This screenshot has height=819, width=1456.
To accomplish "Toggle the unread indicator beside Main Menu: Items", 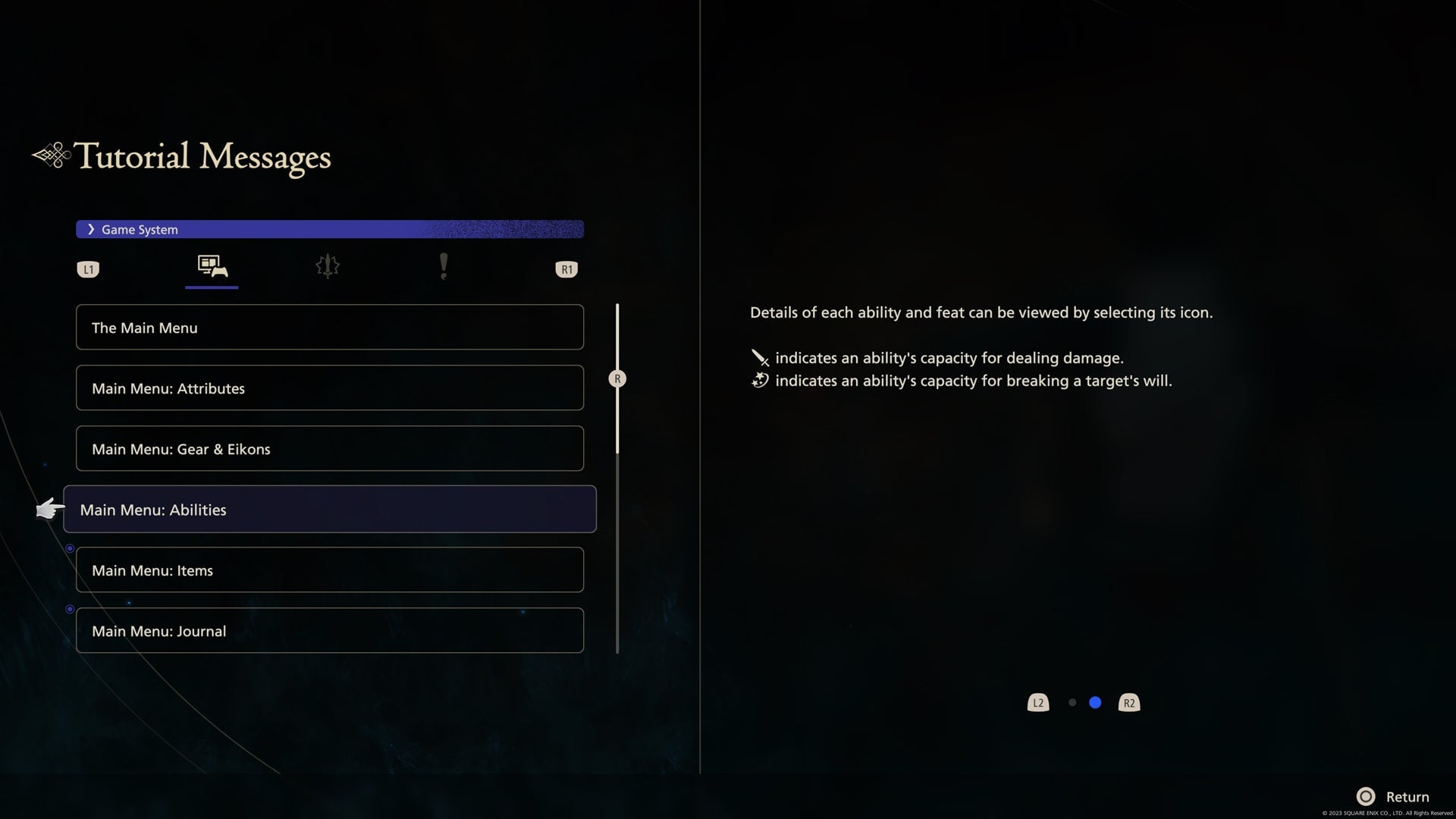I will [x=70, y=548].
